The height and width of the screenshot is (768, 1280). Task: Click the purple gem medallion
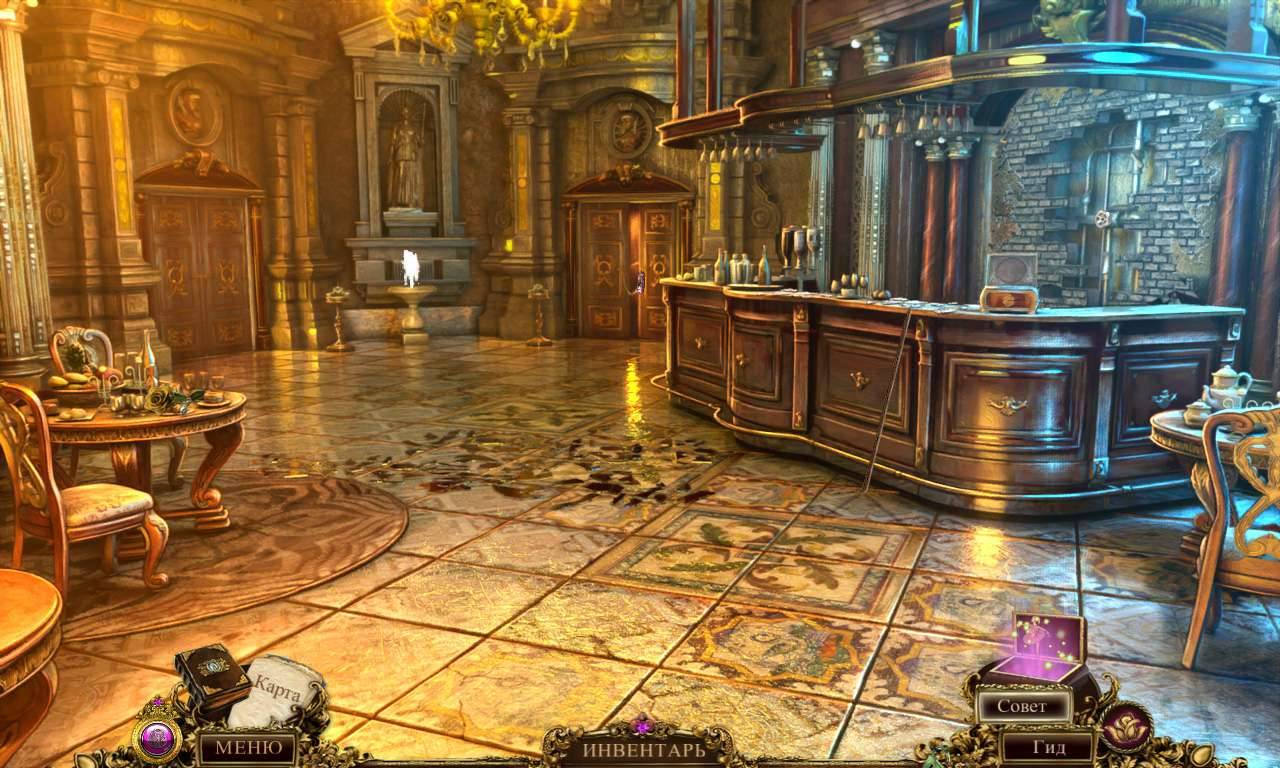(156, 739)
